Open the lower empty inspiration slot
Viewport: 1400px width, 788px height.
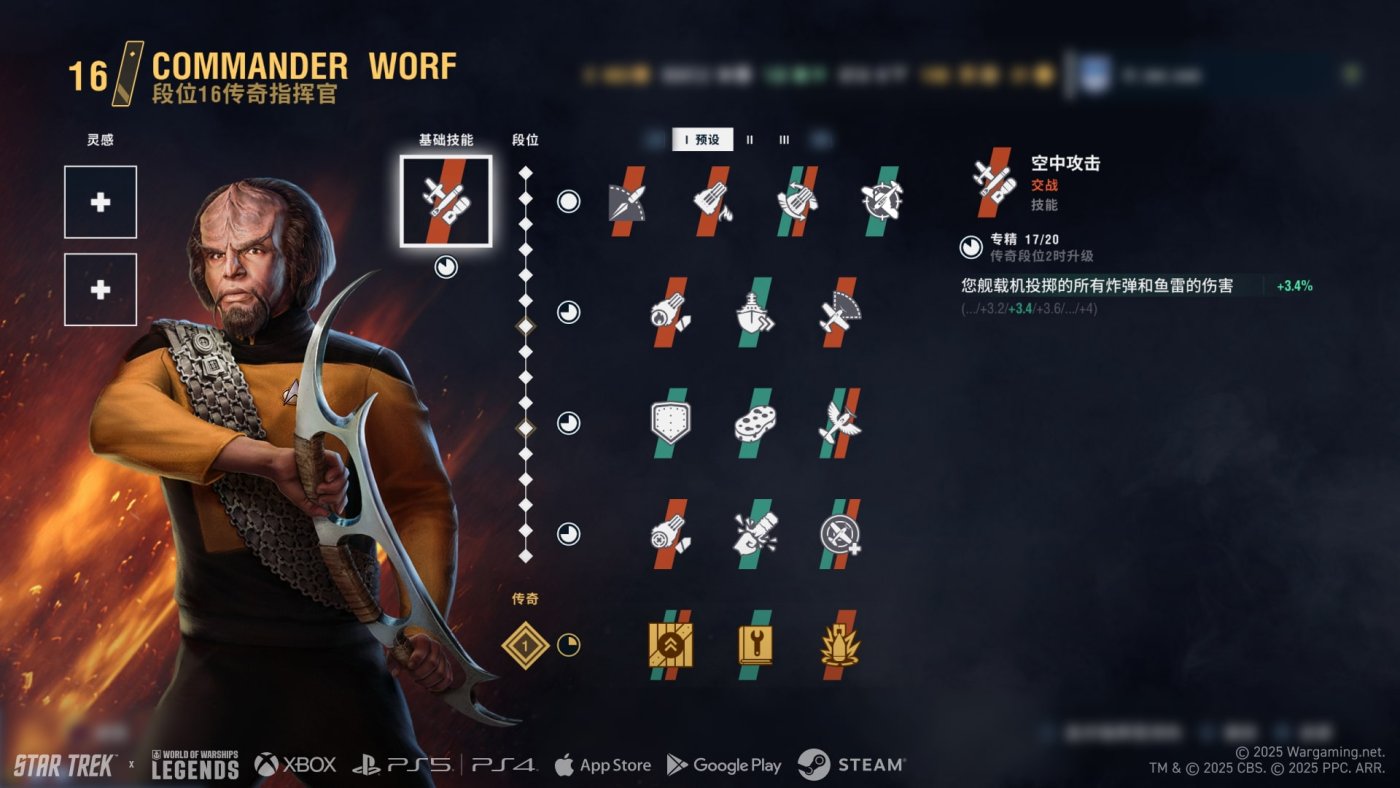[x=101, y=289]
